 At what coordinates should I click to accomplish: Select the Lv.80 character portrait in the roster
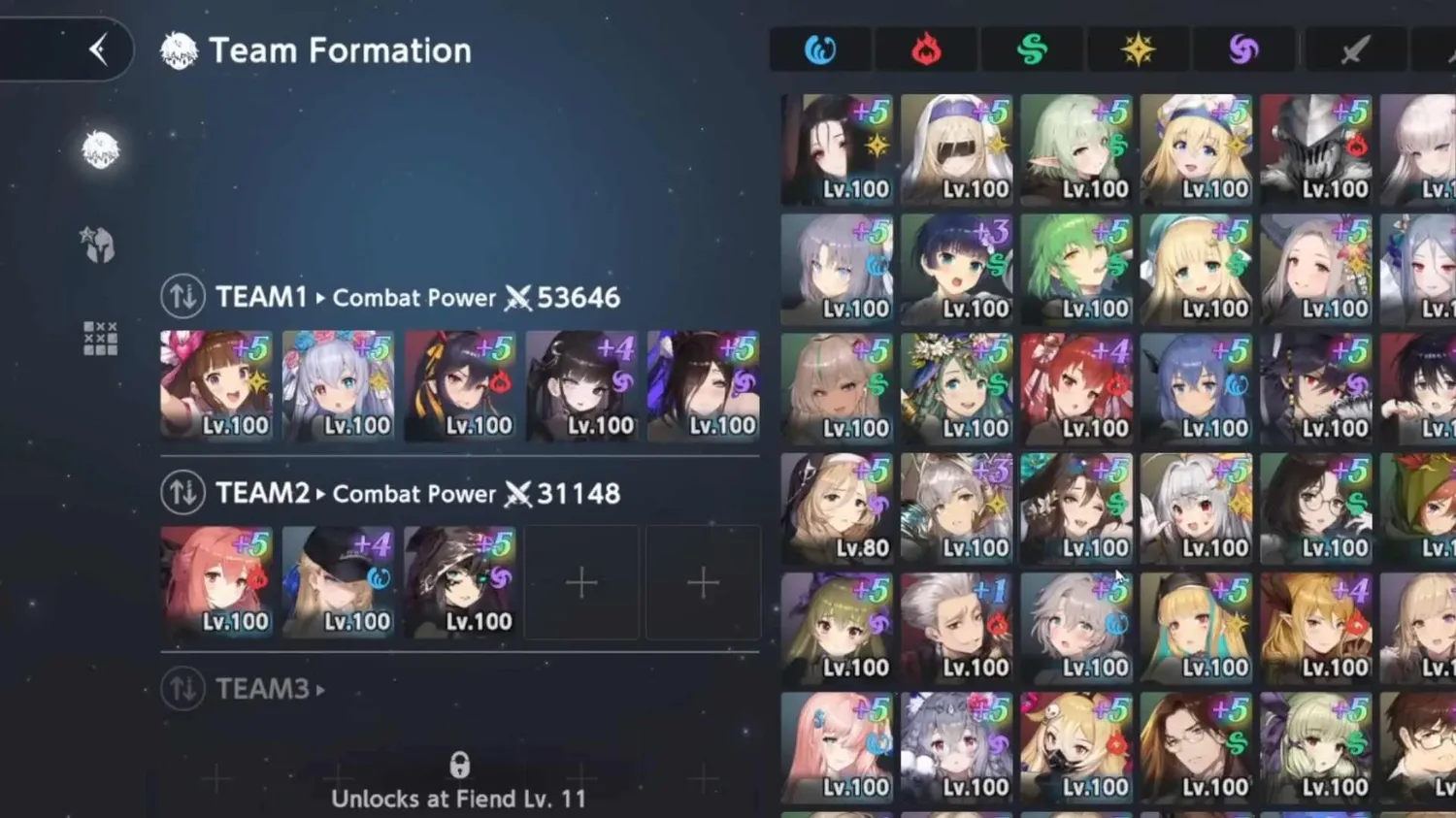coord(836,507)
